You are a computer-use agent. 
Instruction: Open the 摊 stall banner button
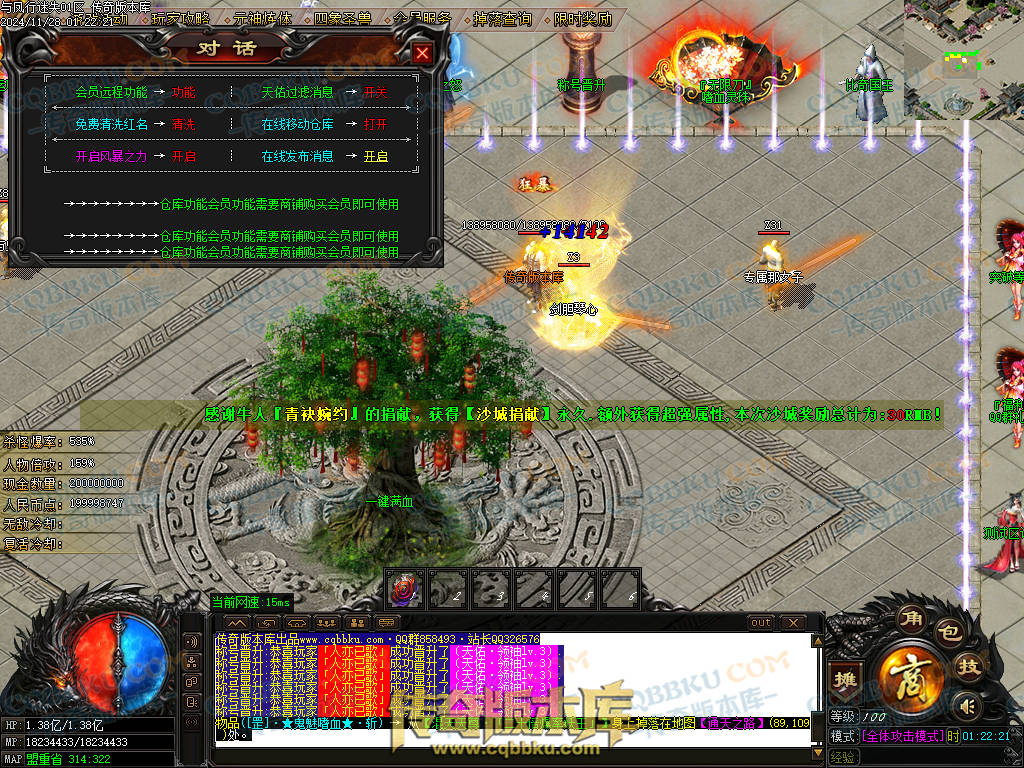pyautogui.click(x=846, y=677)
